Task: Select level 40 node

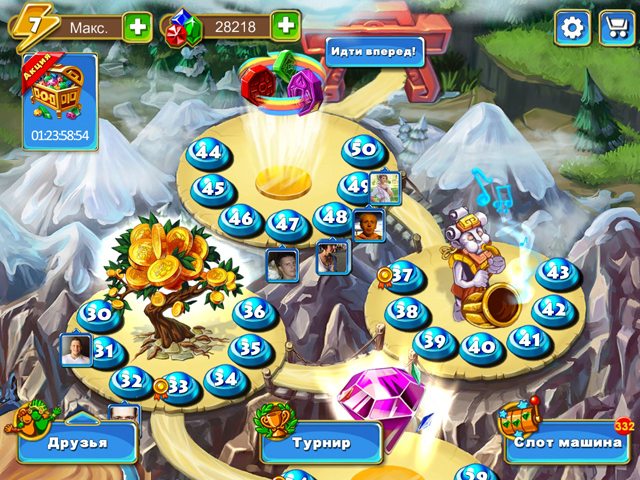Action: [x=482, y=347]
